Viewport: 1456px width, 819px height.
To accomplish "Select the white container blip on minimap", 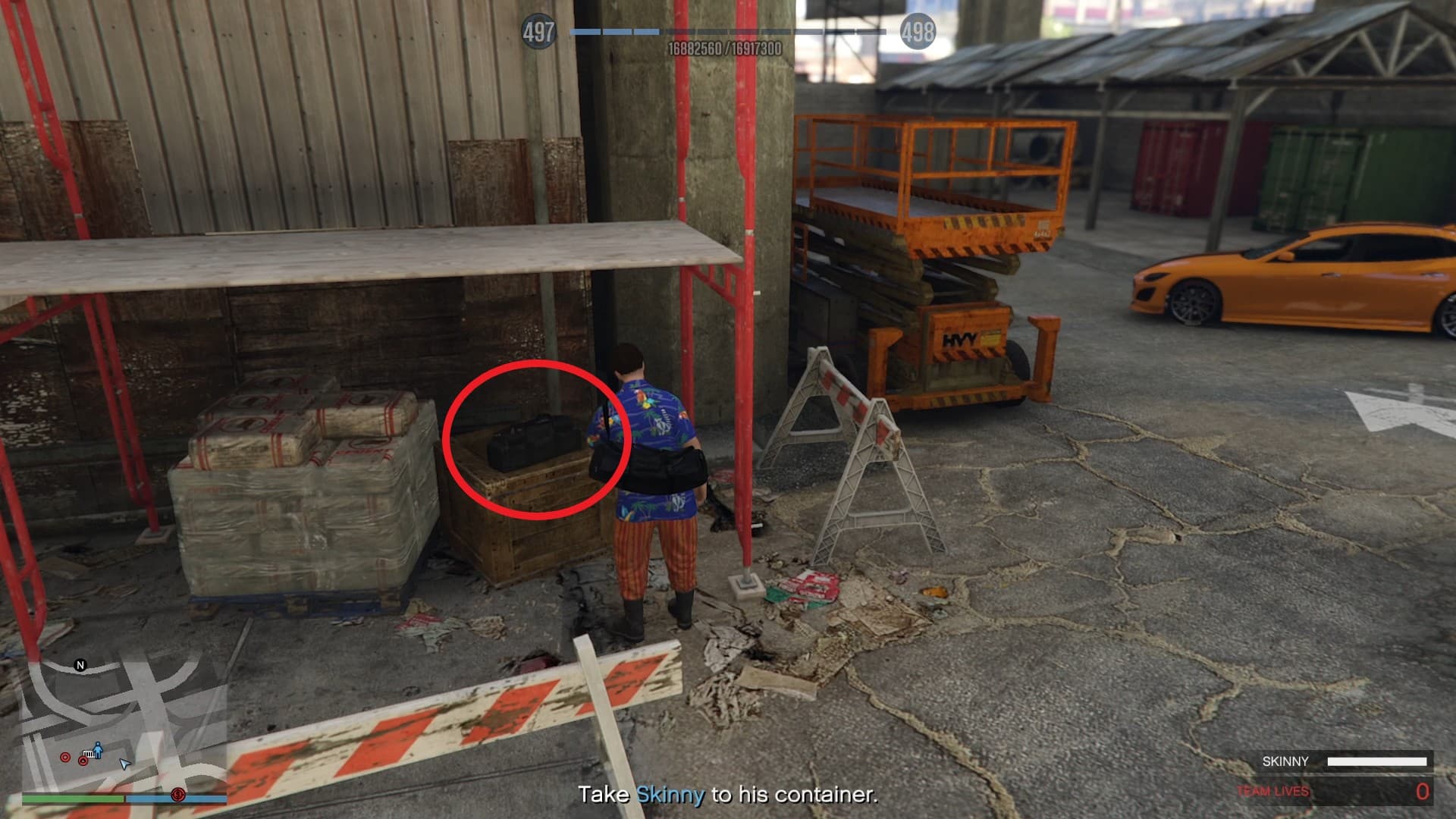I will pyautogui.click(x=89, y=754).
